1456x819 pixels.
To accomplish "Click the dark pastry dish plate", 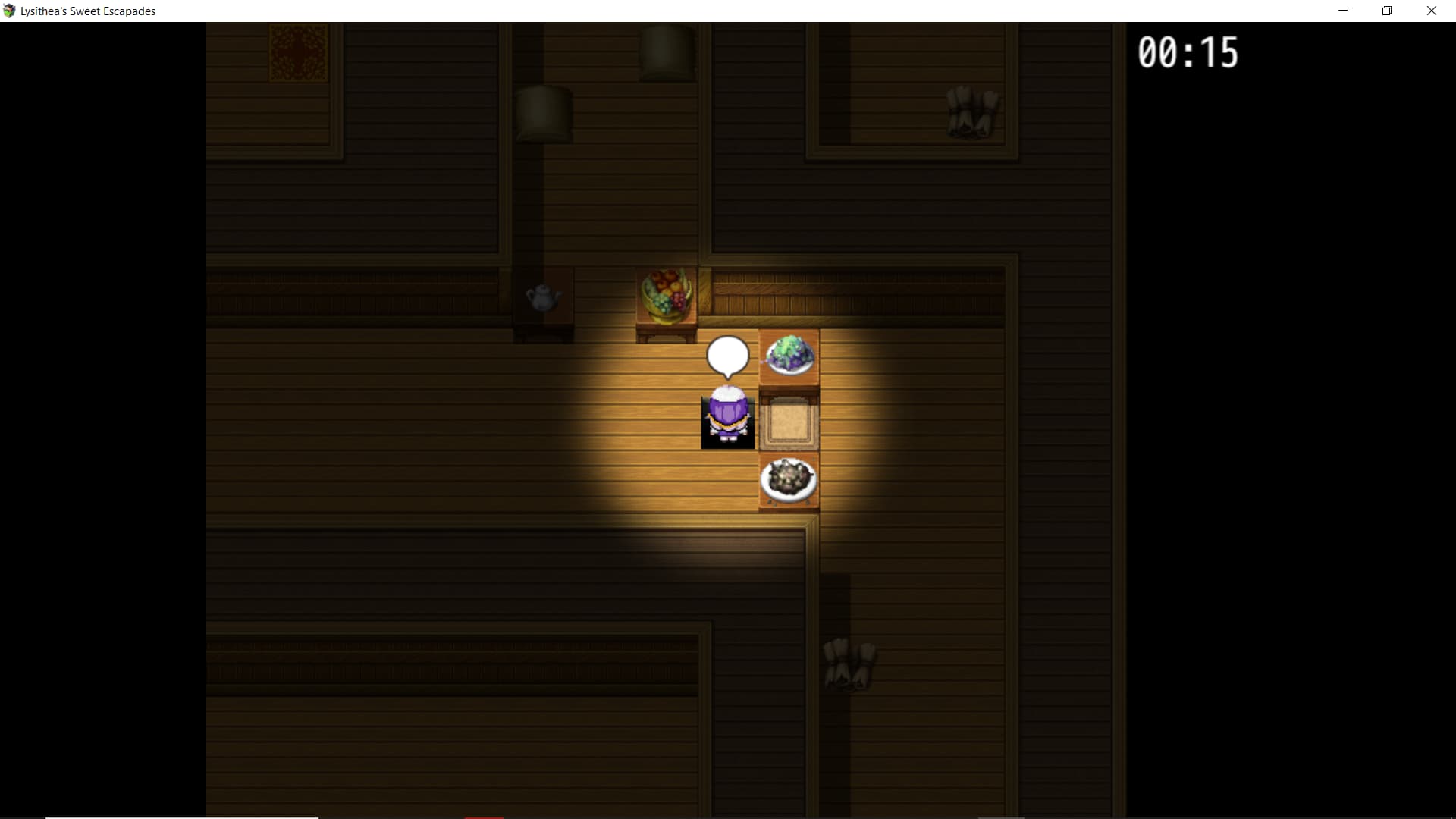I will tap(789, 479).
